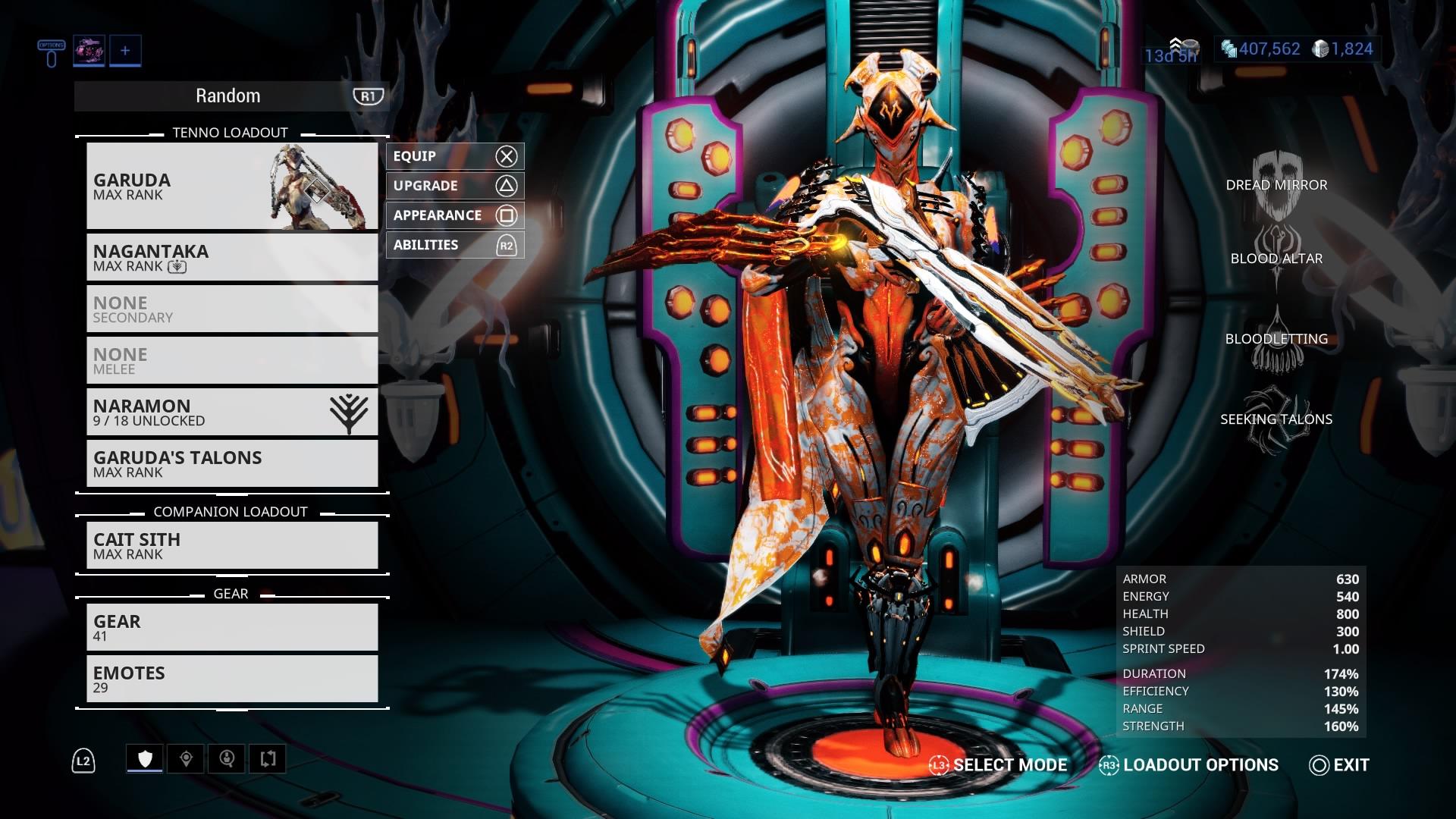View the Dread Mirror ability
The image size is (1456, 819).
(x=1276, y=185)
